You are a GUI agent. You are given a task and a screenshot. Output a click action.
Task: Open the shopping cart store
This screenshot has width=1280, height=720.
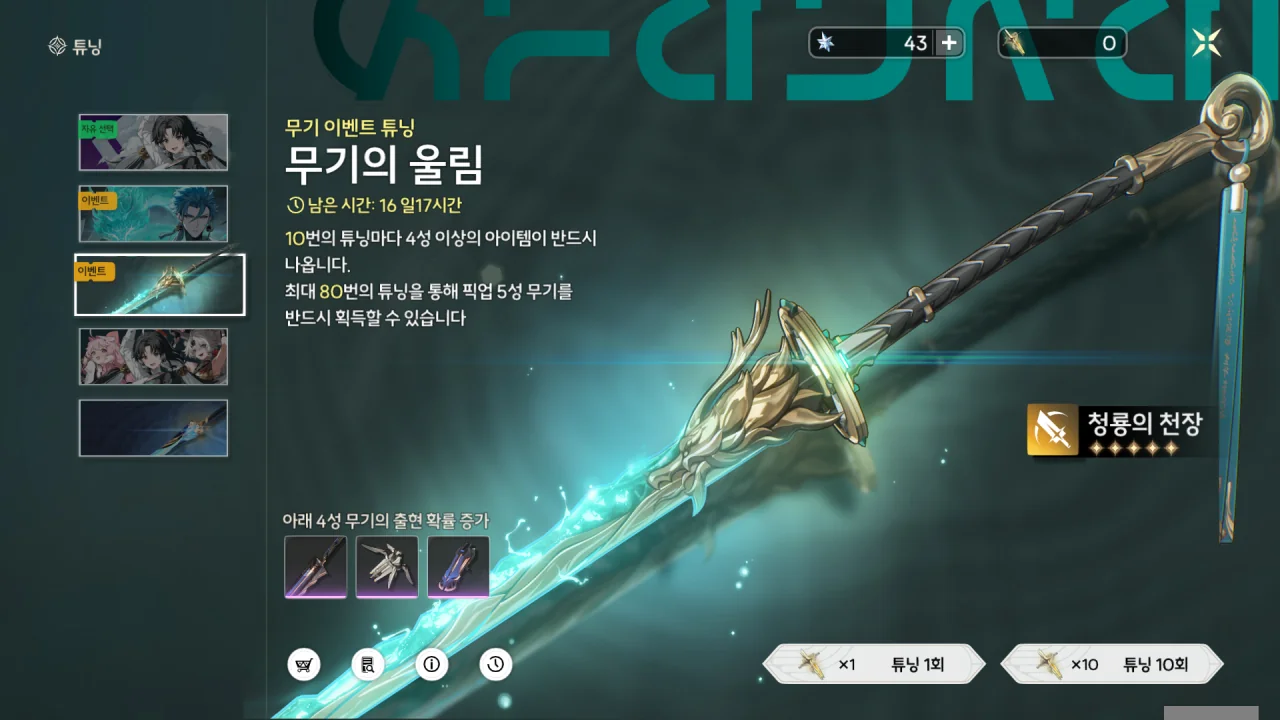tap(303, 664)
